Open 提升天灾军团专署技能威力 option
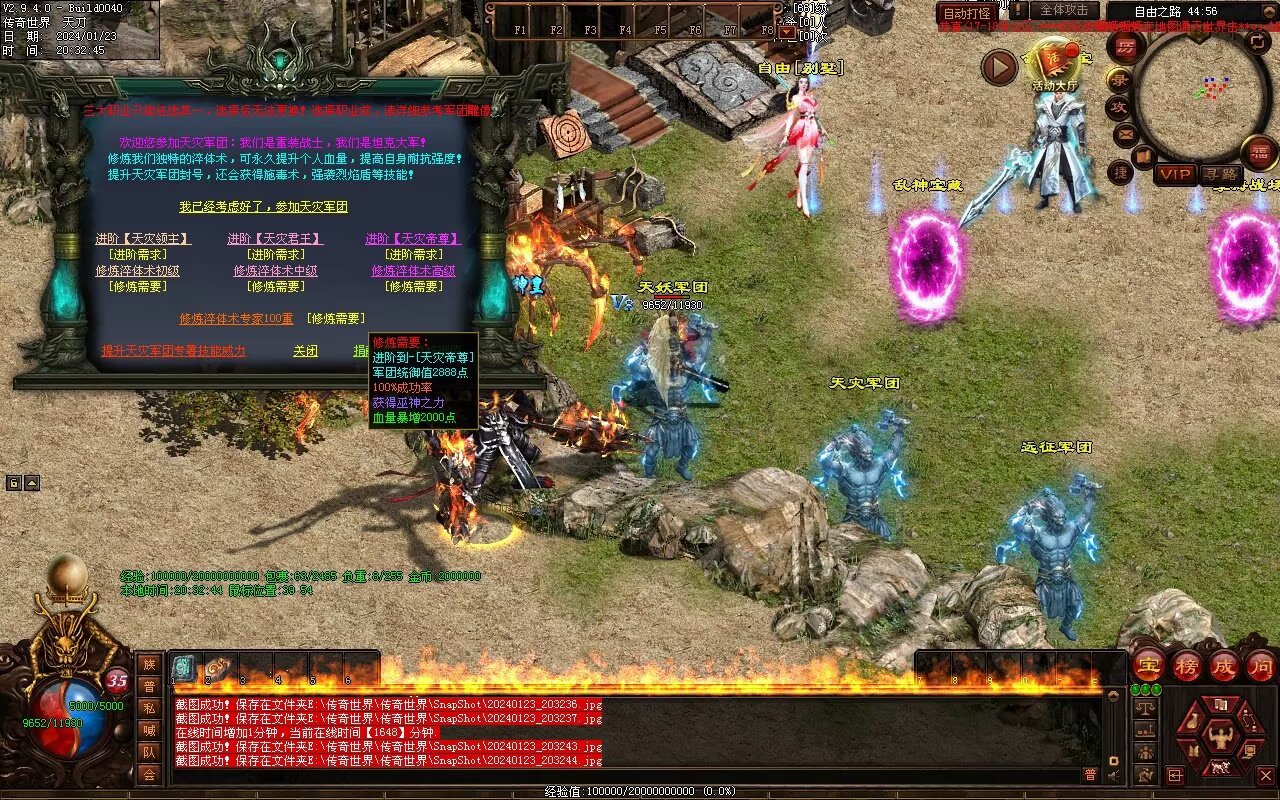 [173, 352]
